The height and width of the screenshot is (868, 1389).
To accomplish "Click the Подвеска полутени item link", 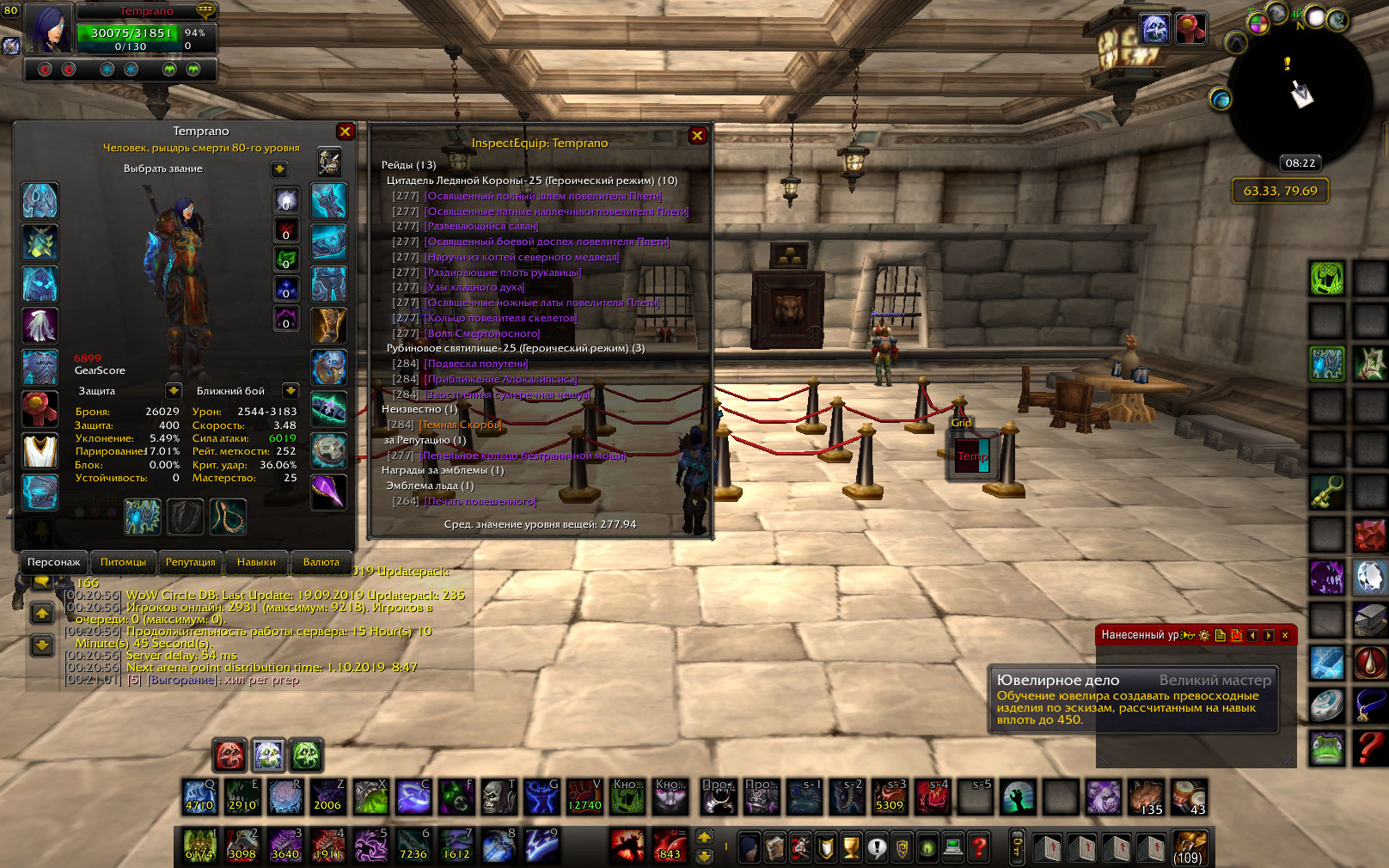I will click(x=476, y=364).
